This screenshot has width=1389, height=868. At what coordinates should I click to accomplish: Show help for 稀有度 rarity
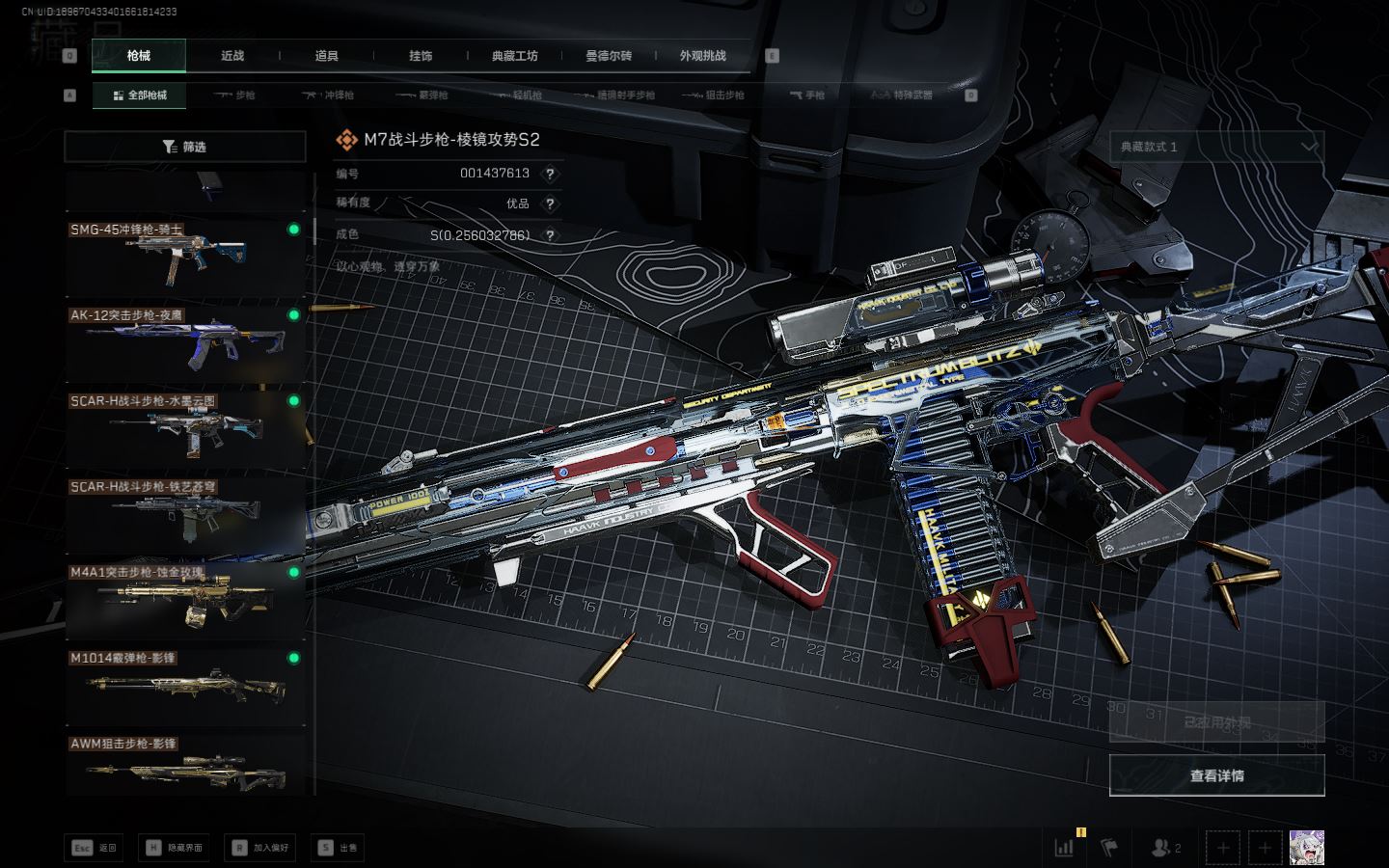click(x=550, y=203)
